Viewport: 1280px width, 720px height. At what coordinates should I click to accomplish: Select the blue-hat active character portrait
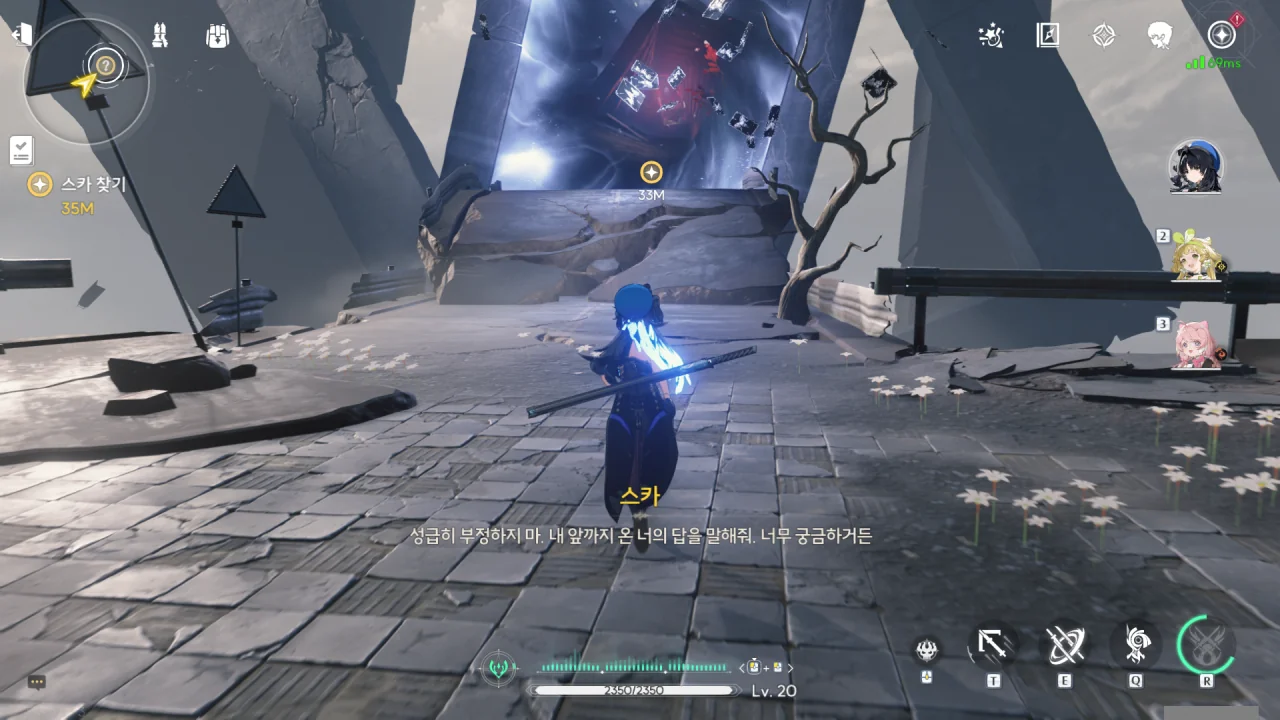coord(1196,167)
